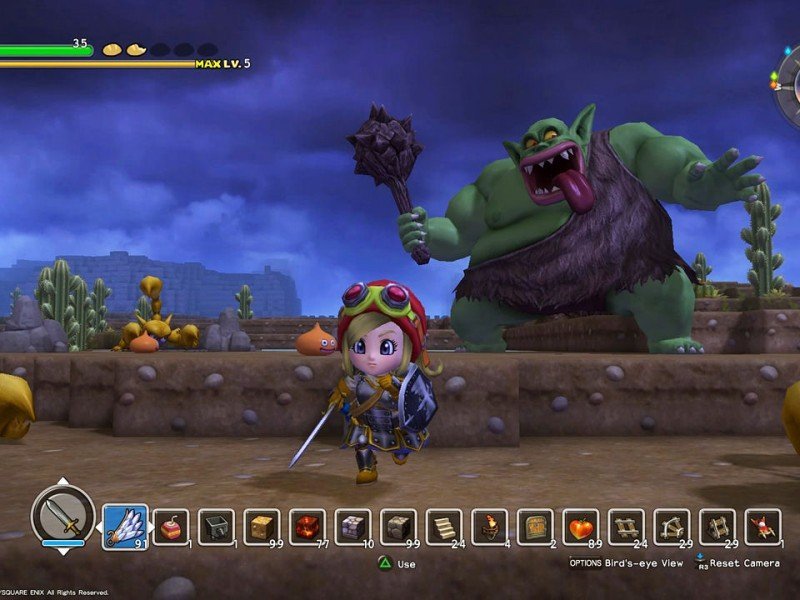This screenshot has height=600, width=800.
Task: Select the equipped sword weapon icon
Action: tap(62, 515)
